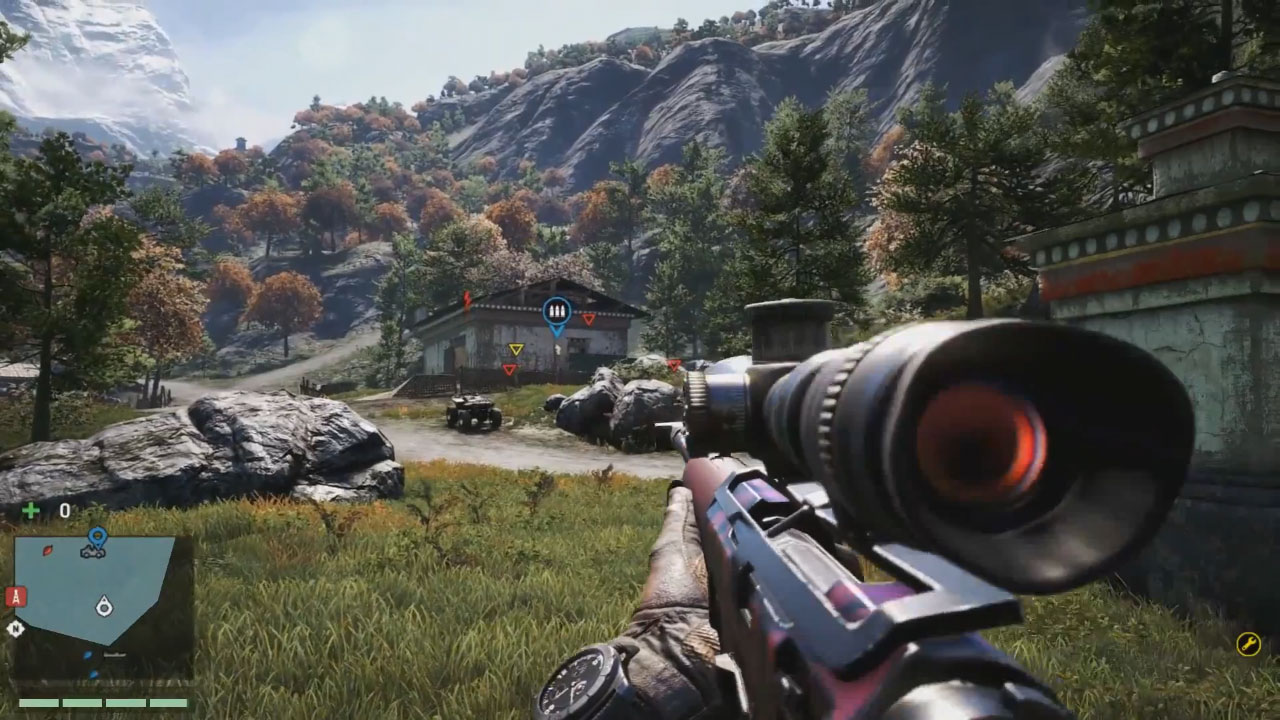Click the player direction arrow on the minimap
Viewport: 1280px width, 720px height.
click(x=104, y=608)
